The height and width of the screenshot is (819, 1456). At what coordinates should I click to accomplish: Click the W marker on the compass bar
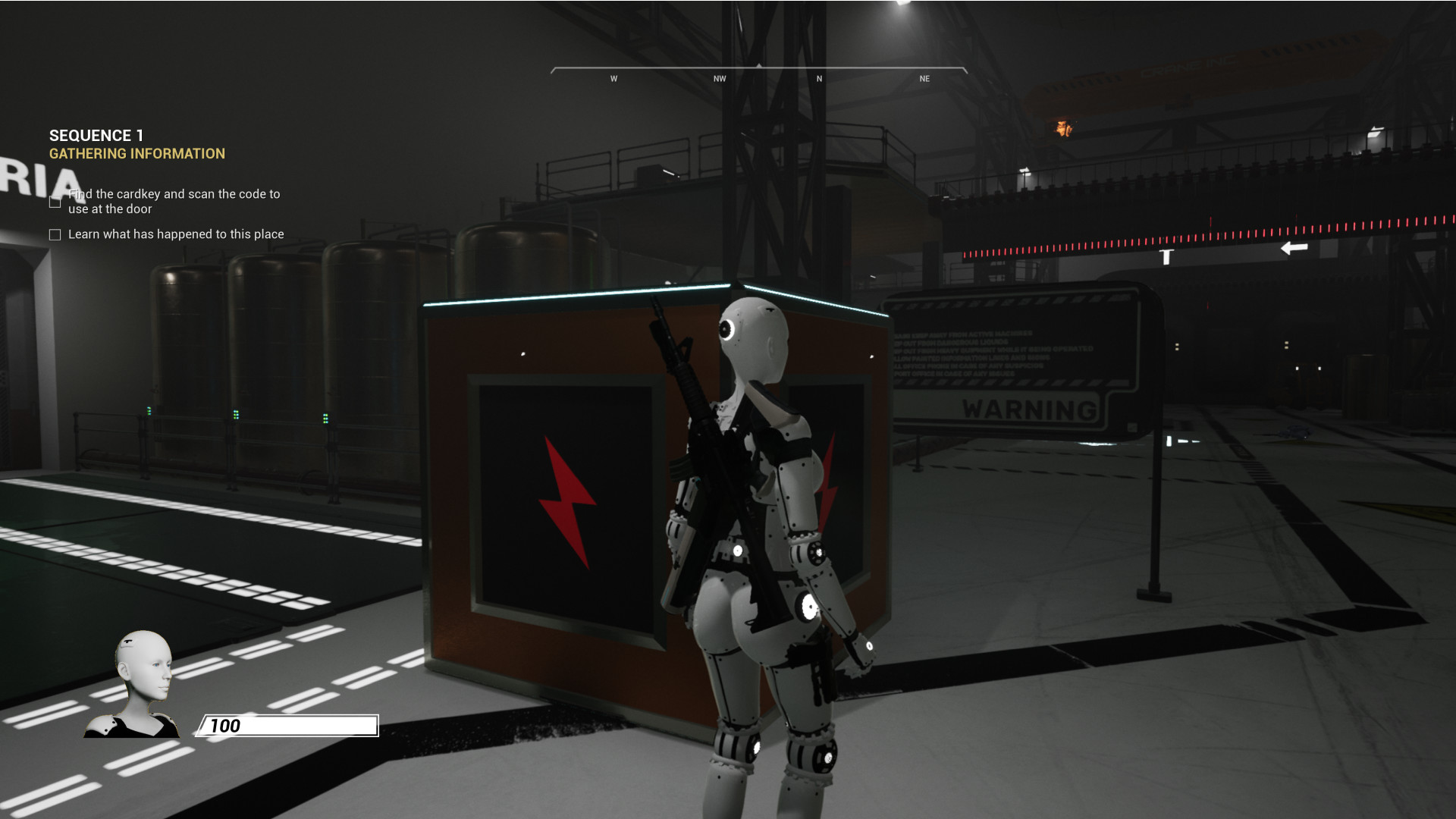tap(614, 78)
